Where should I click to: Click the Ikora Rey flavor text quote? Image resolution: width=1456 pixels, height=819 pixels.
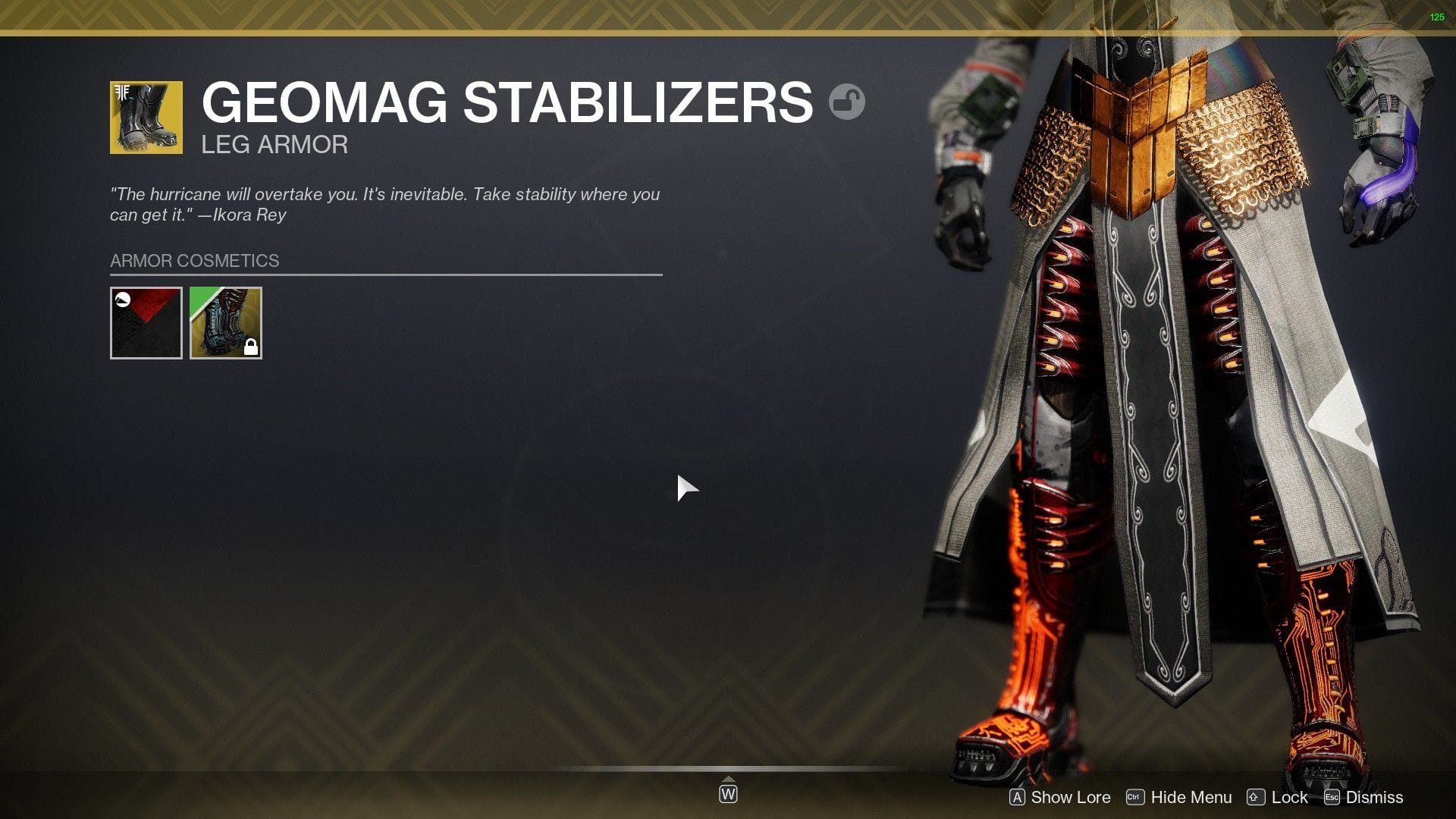pyautogui.click(x=386, y=204)
